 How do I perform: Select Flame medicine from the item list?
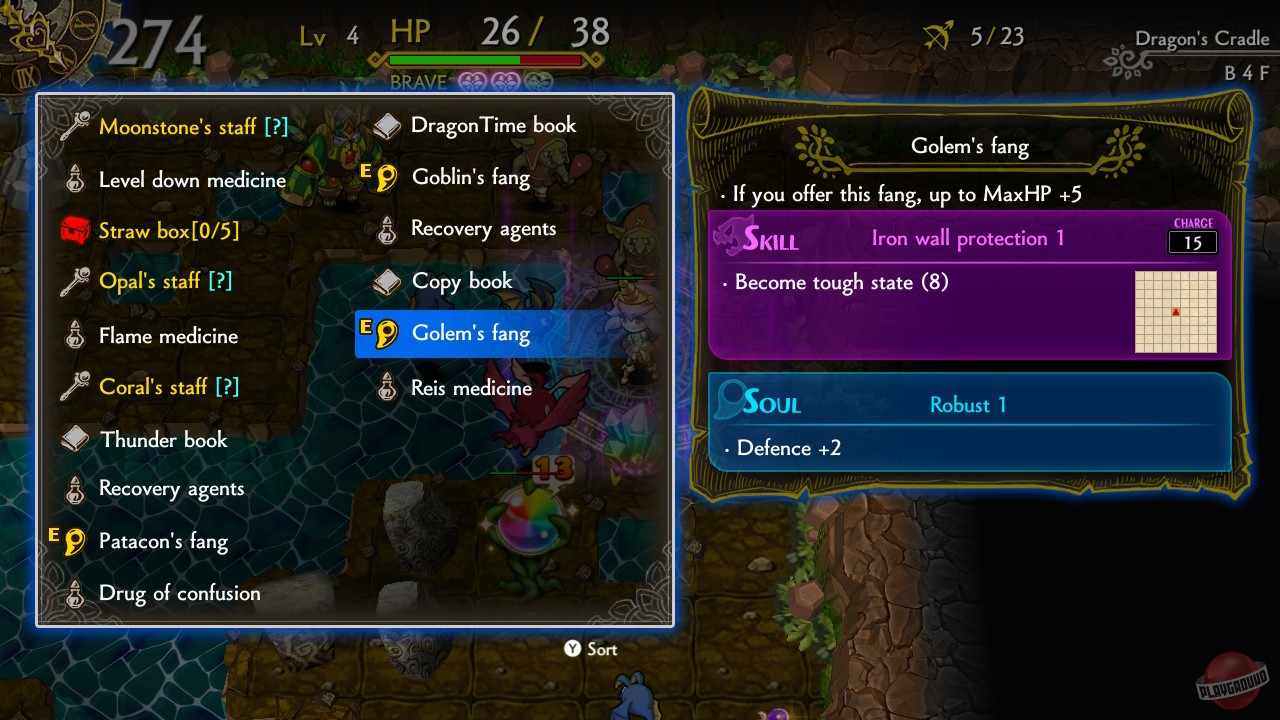(168, 336)
